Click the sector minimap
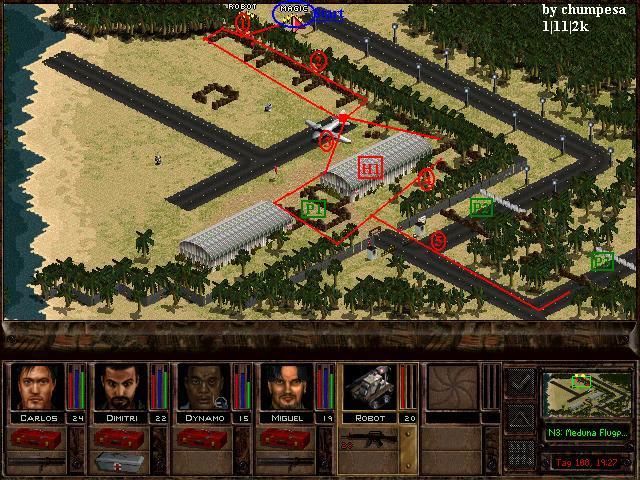 pyautogui.click(x=586, y=394)
